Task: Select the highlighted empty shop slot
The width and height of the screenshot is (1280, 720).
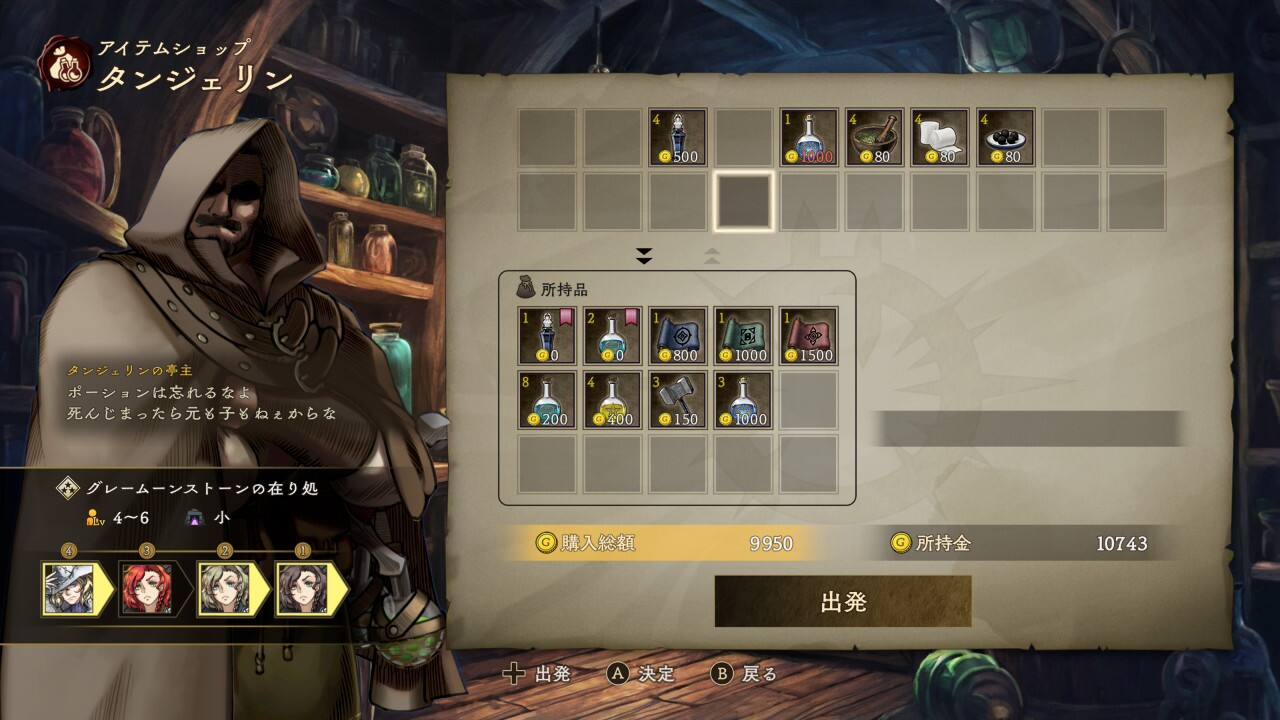Action: click(743, 201)
